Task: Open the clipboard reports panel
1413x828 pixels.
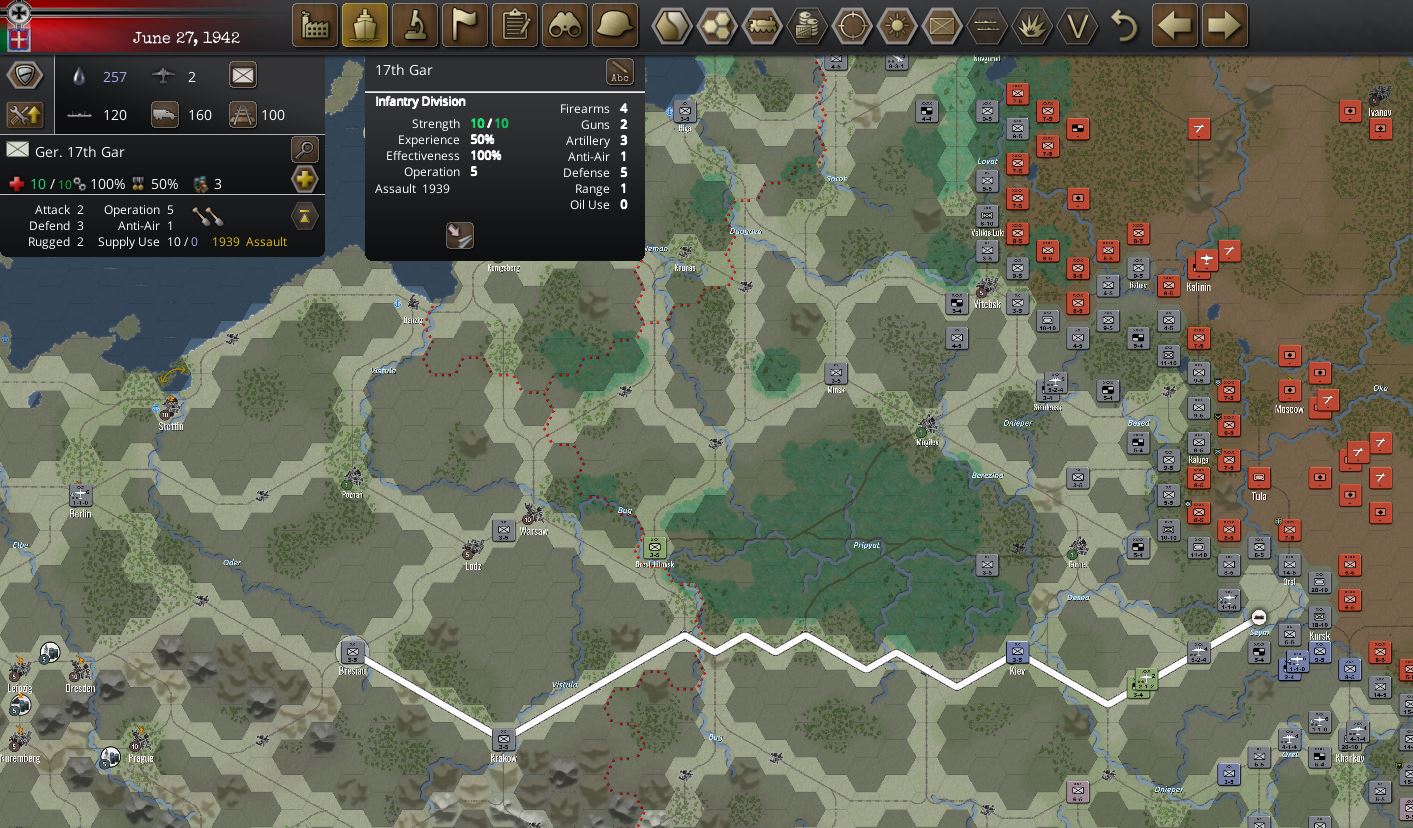Action: tap(515, 25)
